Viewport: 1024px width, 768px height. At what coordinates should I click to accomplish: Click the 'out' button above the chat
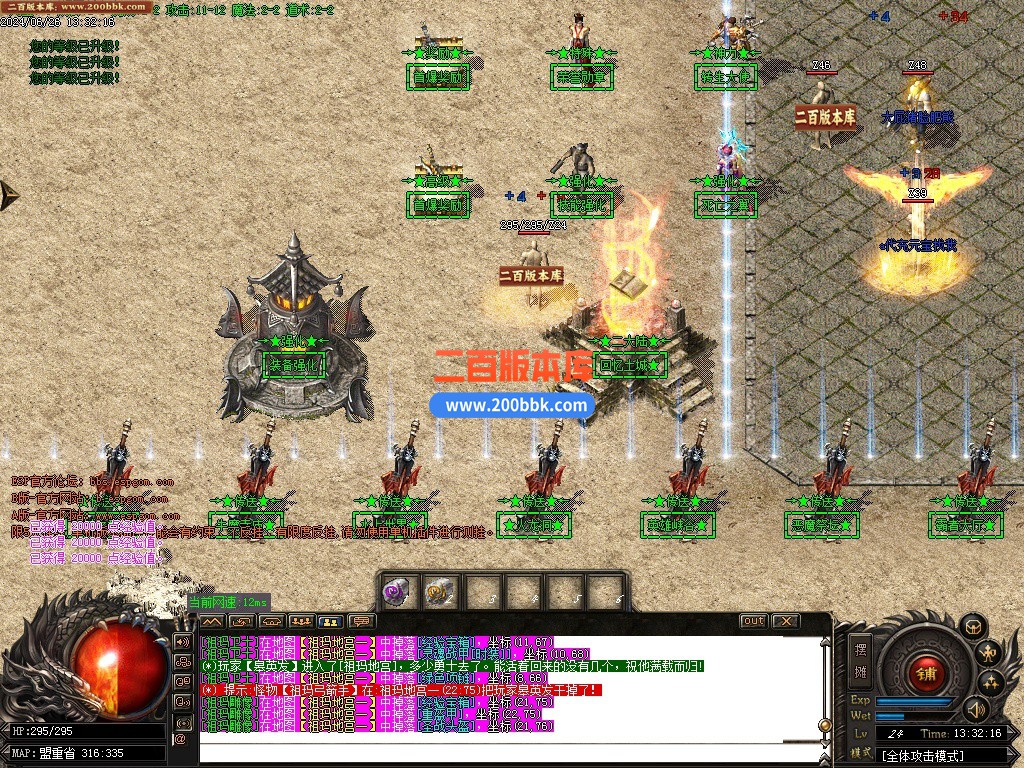[x=753, y=621]
